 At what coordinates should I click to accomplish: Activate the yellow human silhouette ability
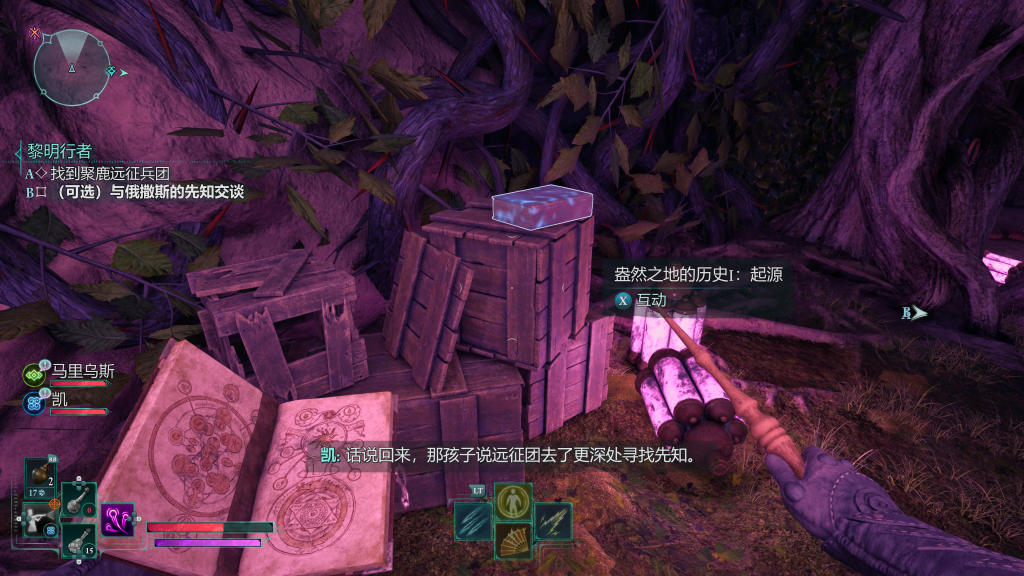(x=513, y=501)
